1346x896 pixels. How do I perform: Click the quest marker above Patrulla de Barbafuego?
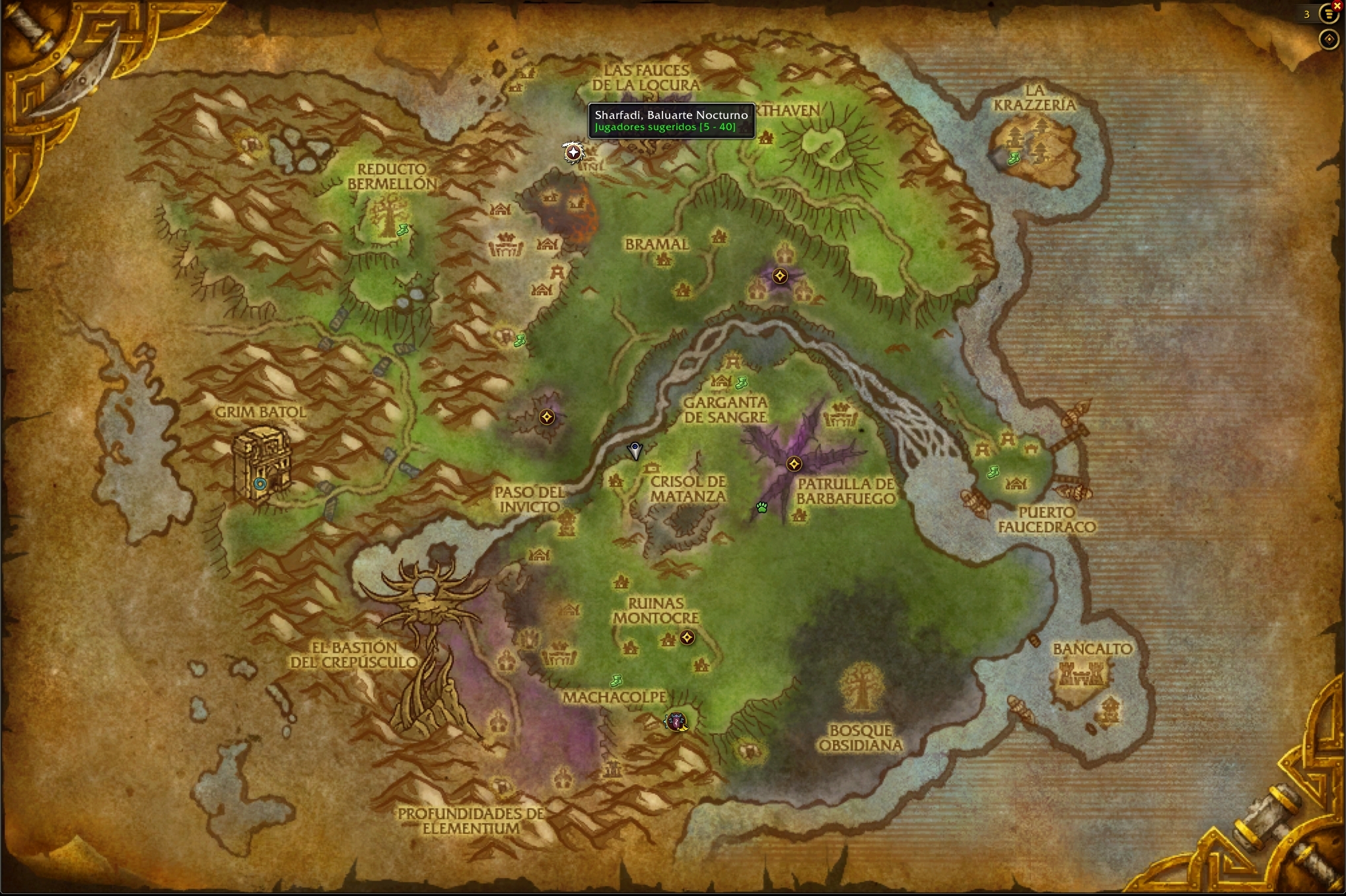click(x=794, y=464)
